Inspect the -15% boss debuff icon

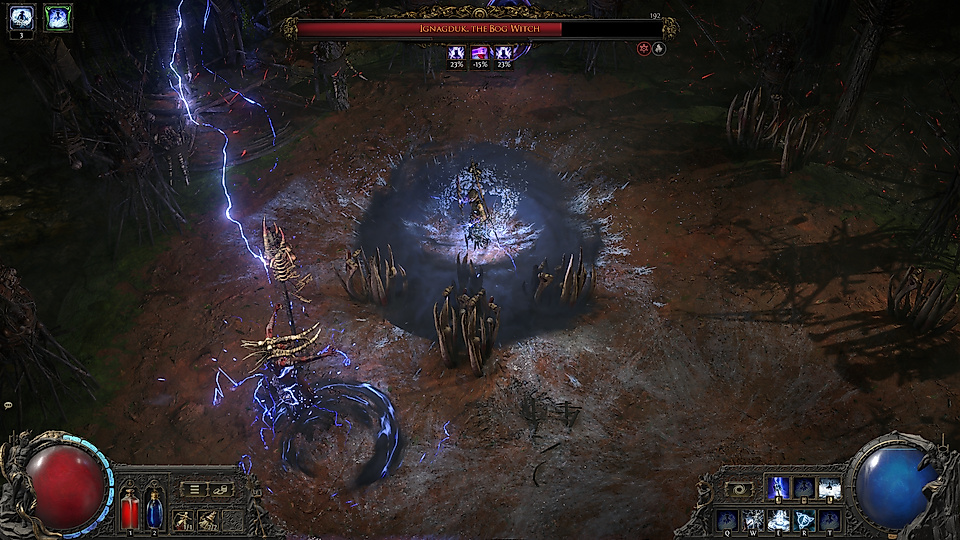click(478, 53)
